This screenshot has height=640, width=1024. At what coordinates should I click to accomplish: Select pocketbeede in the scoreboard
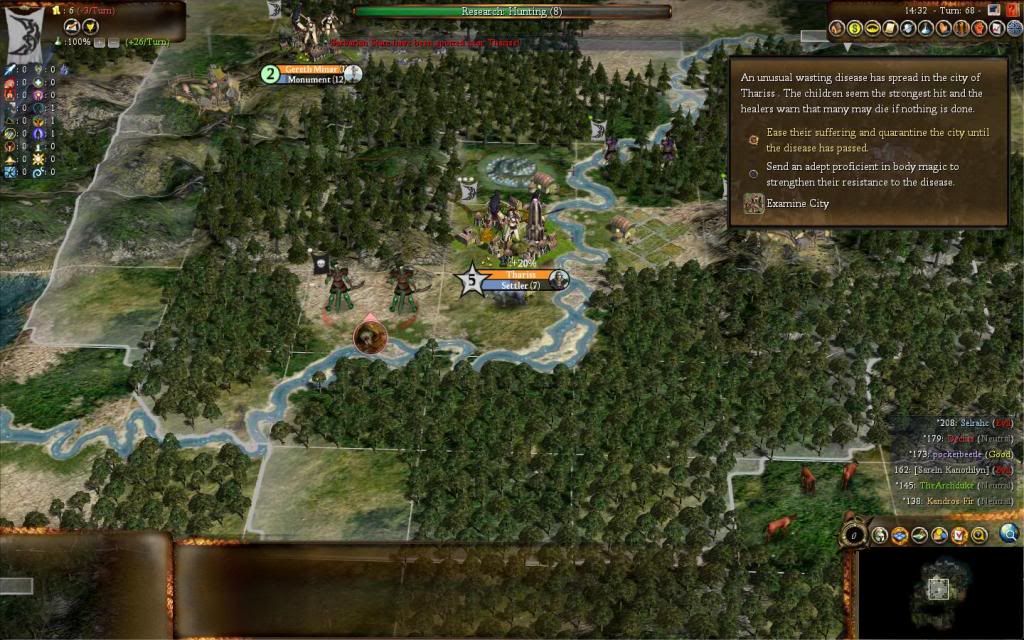coord(959,453)
